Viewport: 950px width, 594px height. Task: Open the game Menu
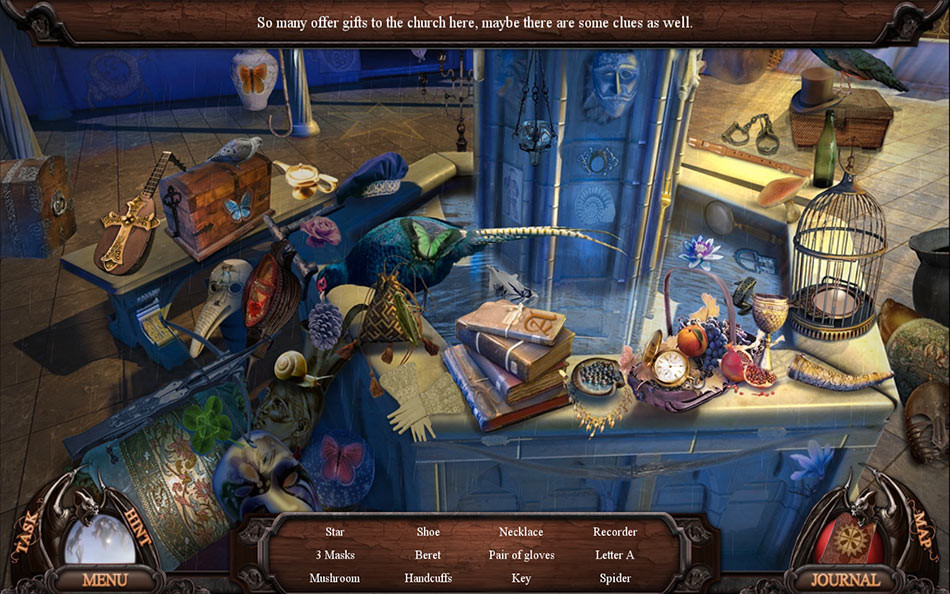pyautogui.click(x=105, y=579)
